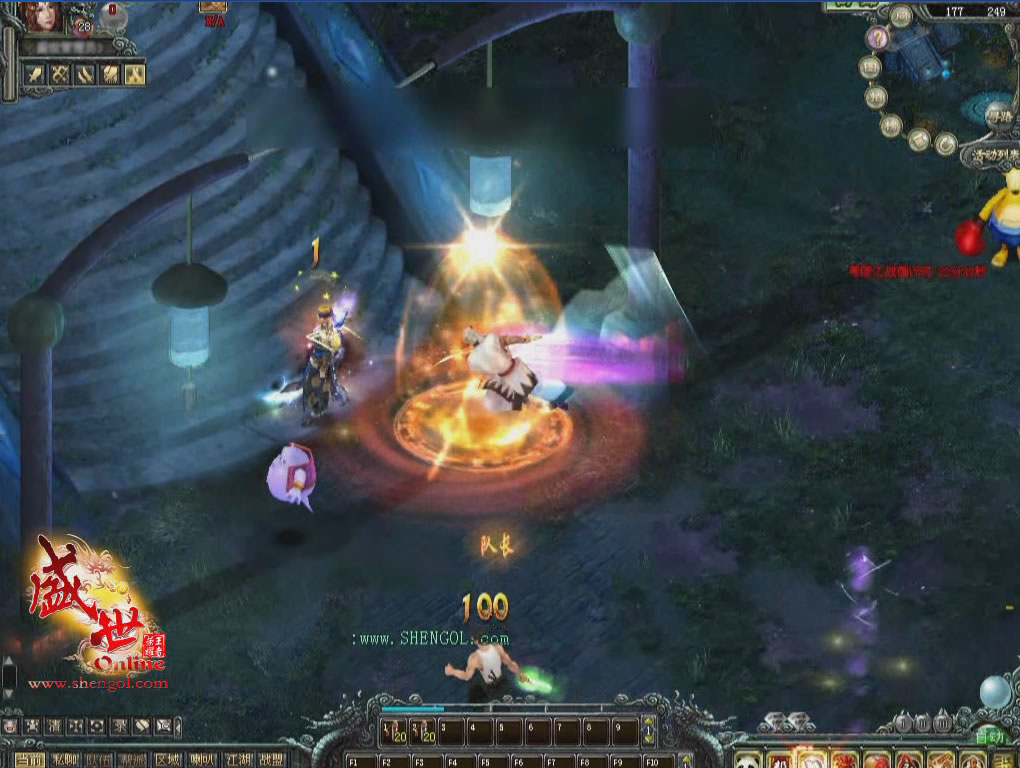This screenshot has width=1020, height=768.
Task: Use the item in hotbar slot 2
Action: pyautogui.click(x=423, y=732)
